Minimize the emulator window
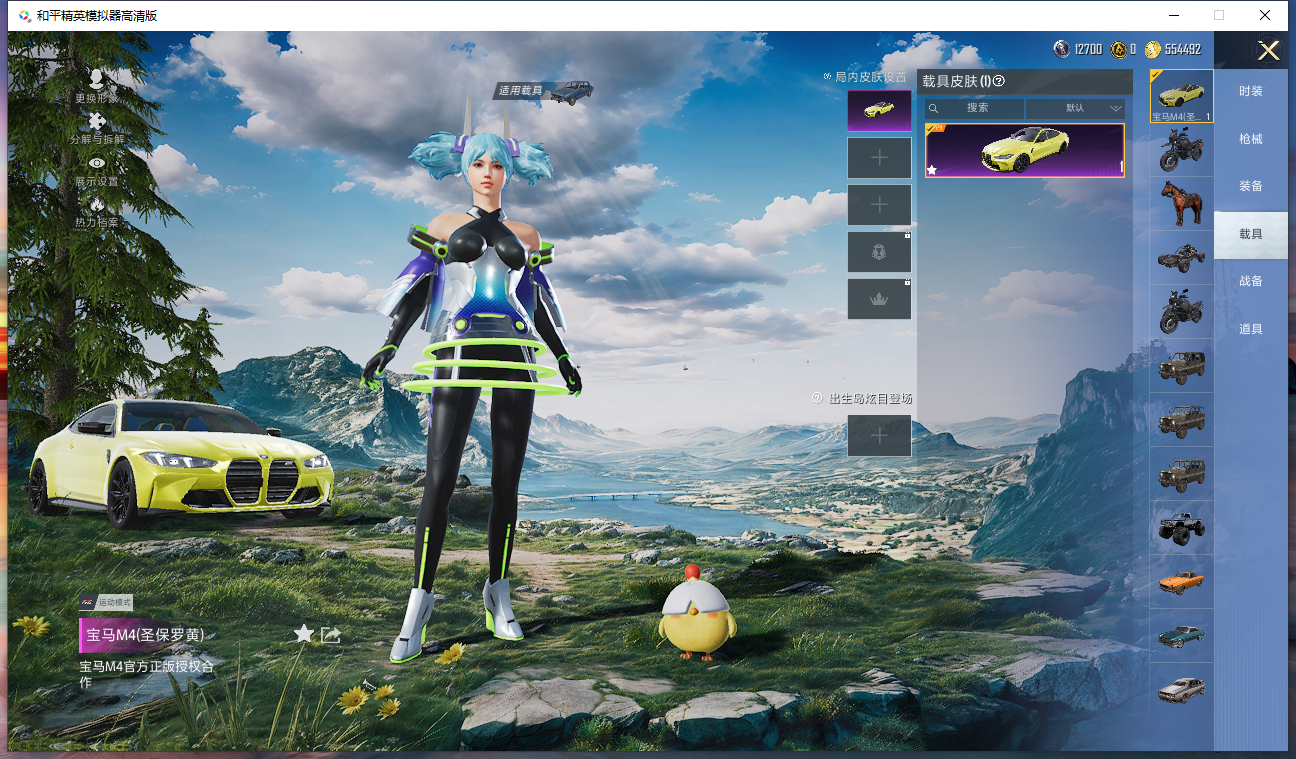The image size is (1296, 759). point(1173,15)
